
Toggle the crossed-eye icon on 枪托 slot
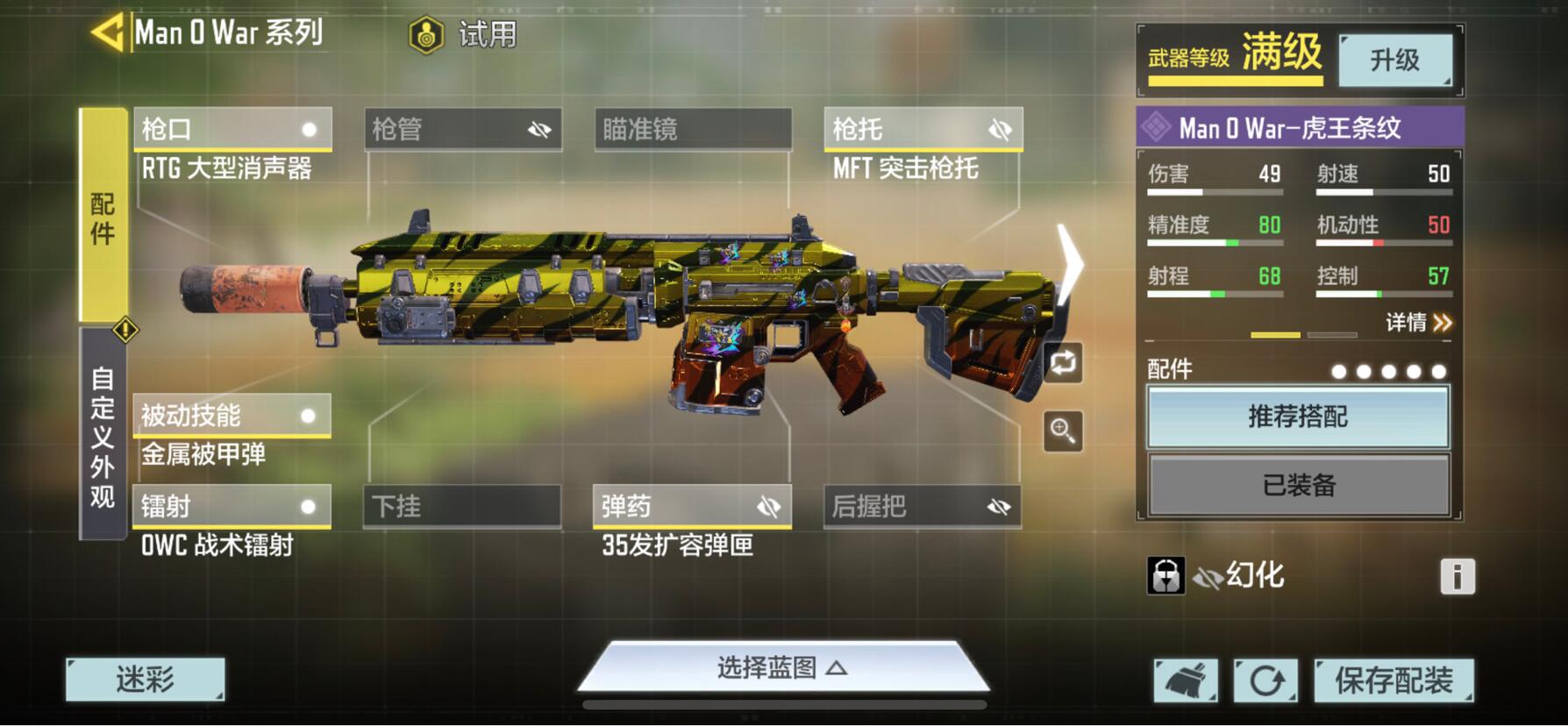[x=998, y=130]
